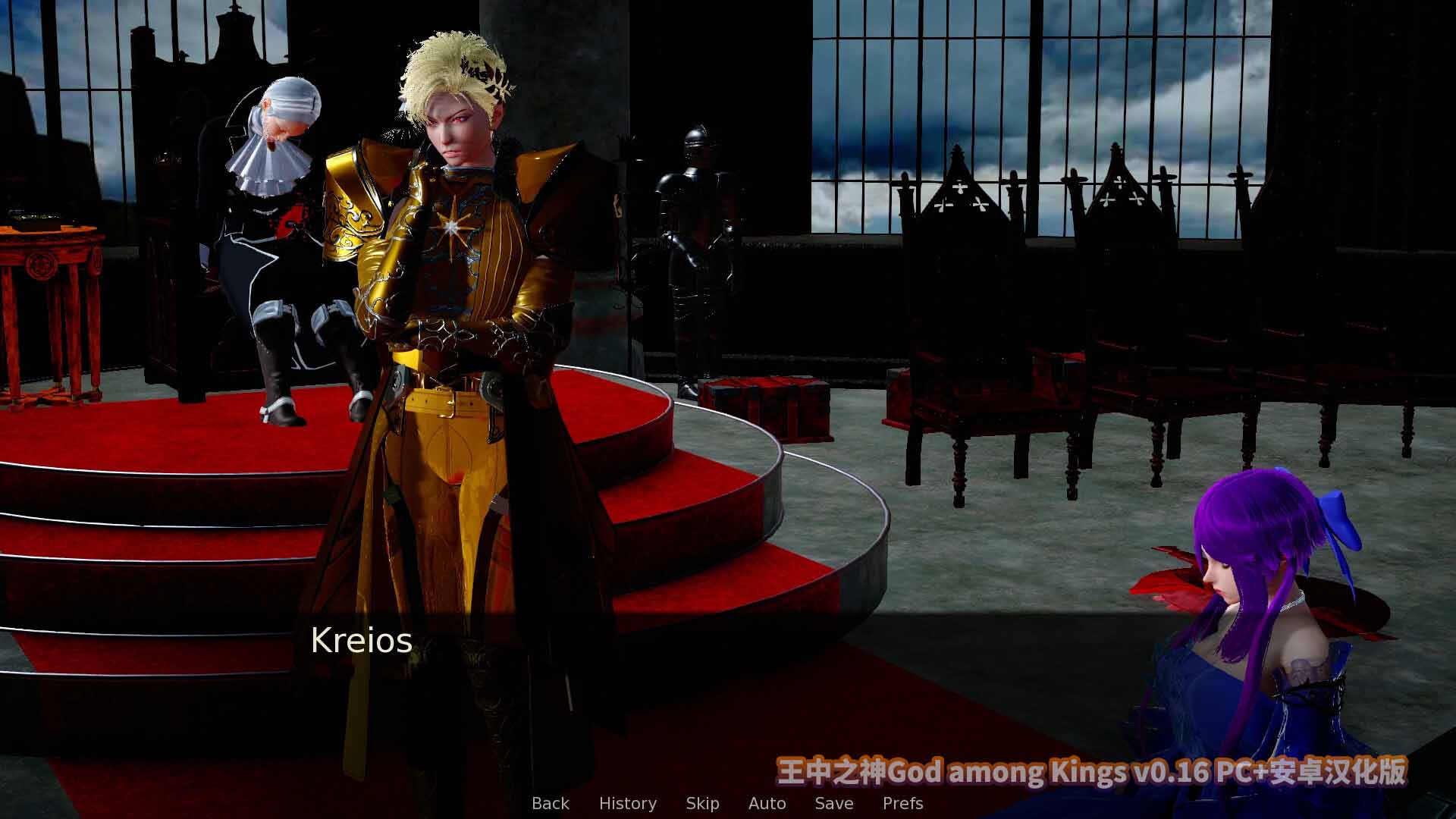Open the History log
The height and width of the screenshot is (819, 1456).
[x=628, y=803]
